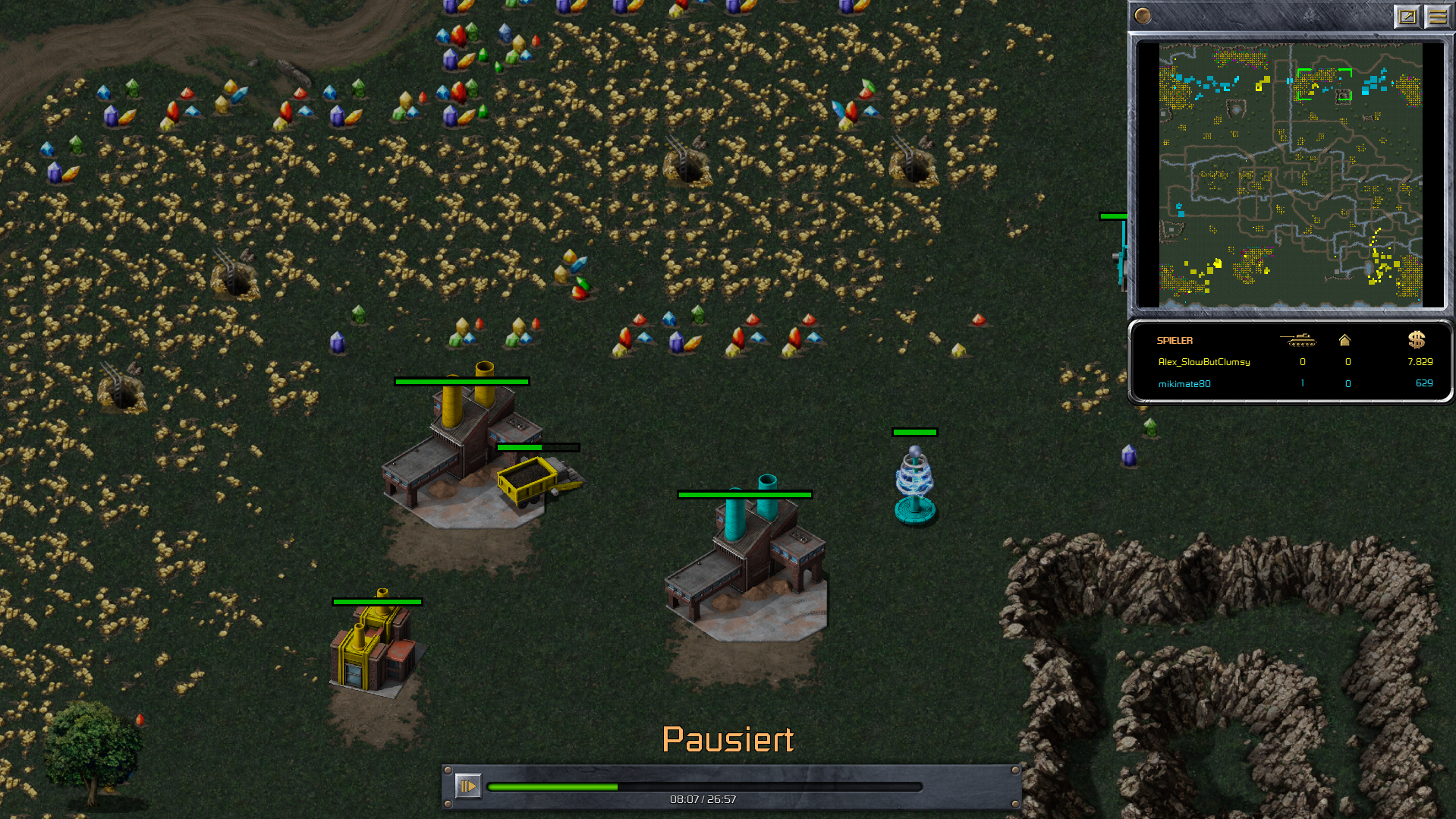Select player Alex_SlowButClumsy in the player list
The width and height of the screenshot is (1456, 819).
click(x=1203, y=362)
